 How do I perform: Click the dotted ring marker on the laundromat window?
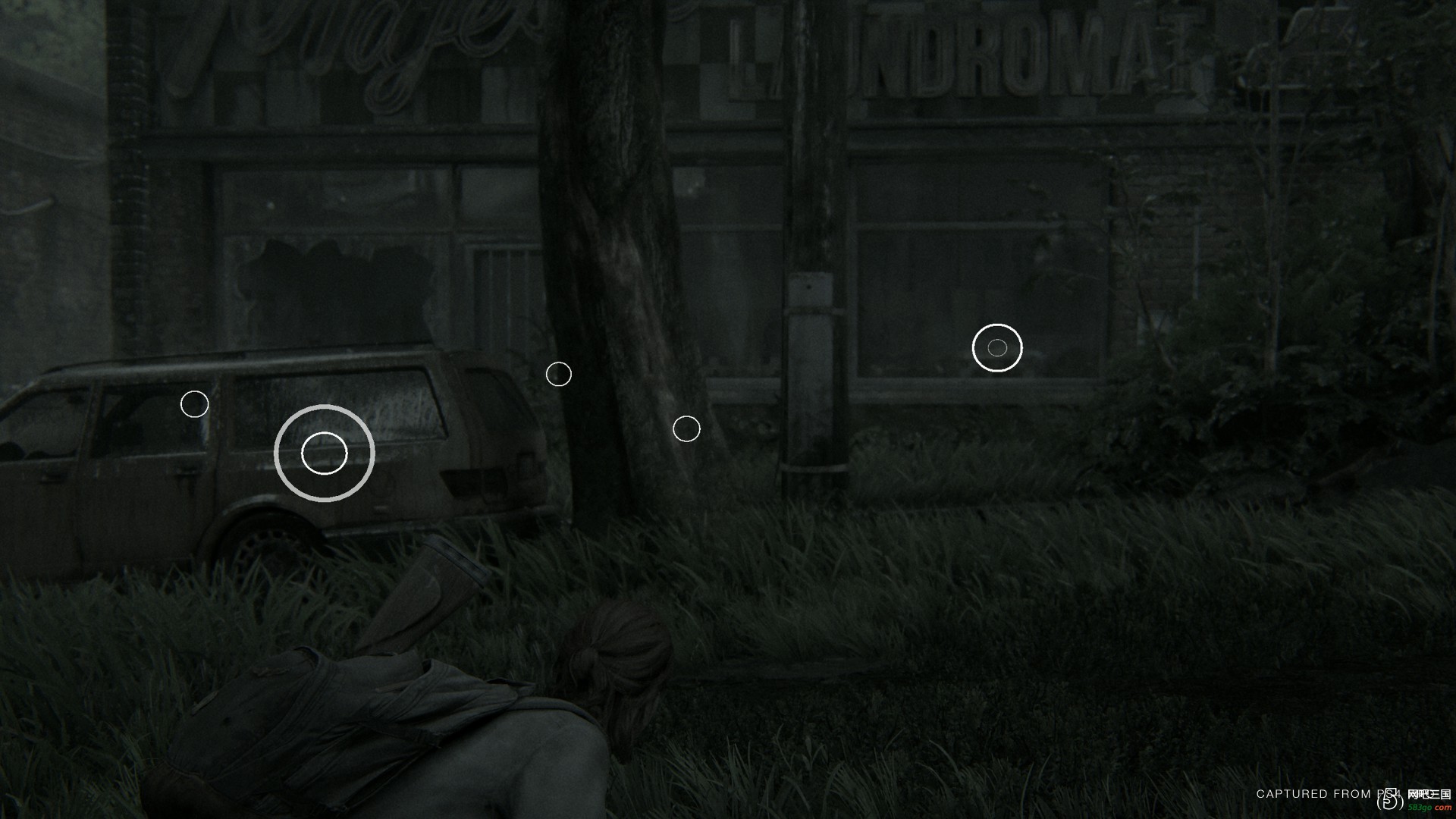pyautogui.click(x=997, y=348)
